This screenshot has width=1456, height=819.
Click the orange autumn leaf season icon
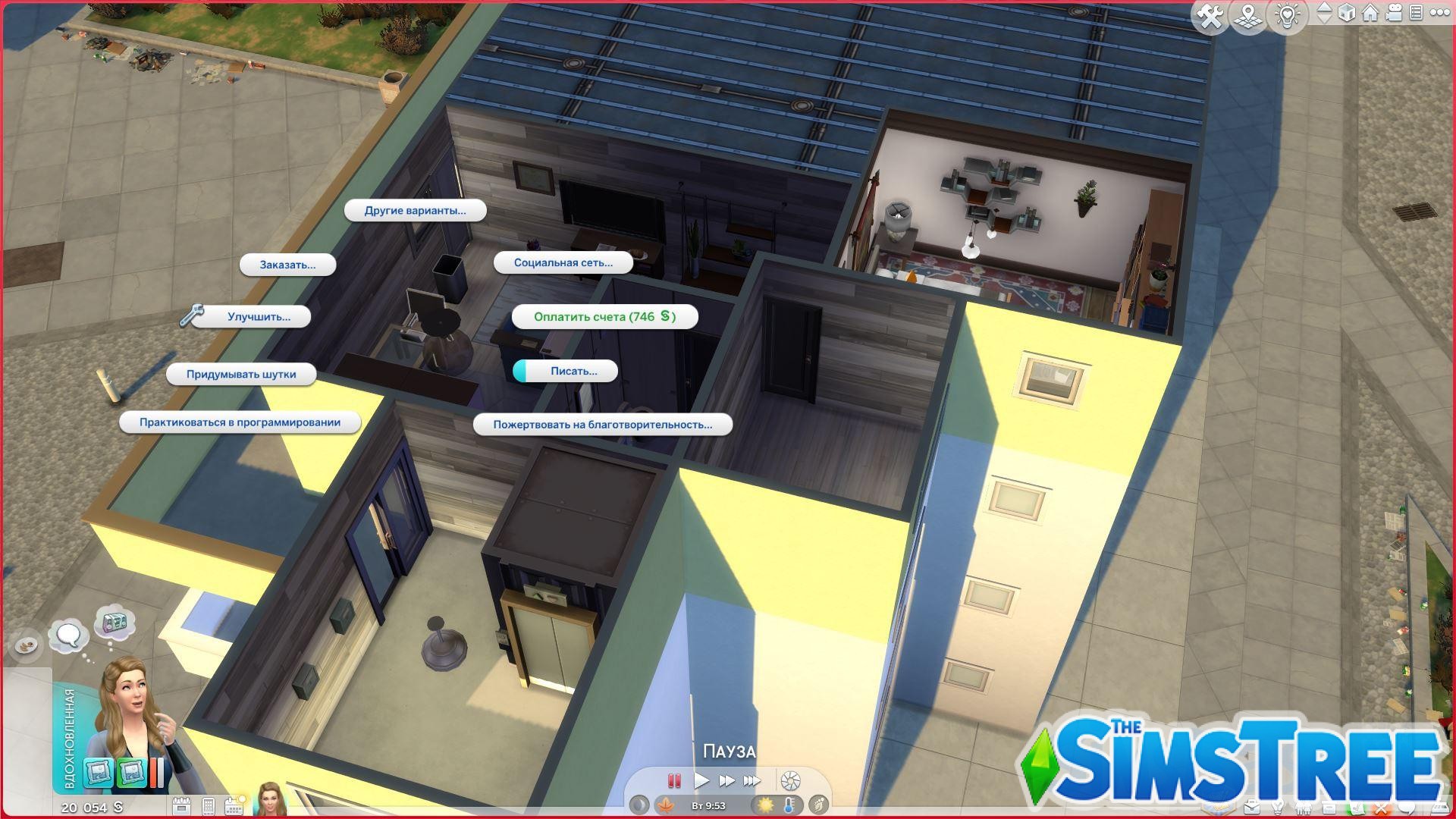pyautogui.click(x=666, y=805)
